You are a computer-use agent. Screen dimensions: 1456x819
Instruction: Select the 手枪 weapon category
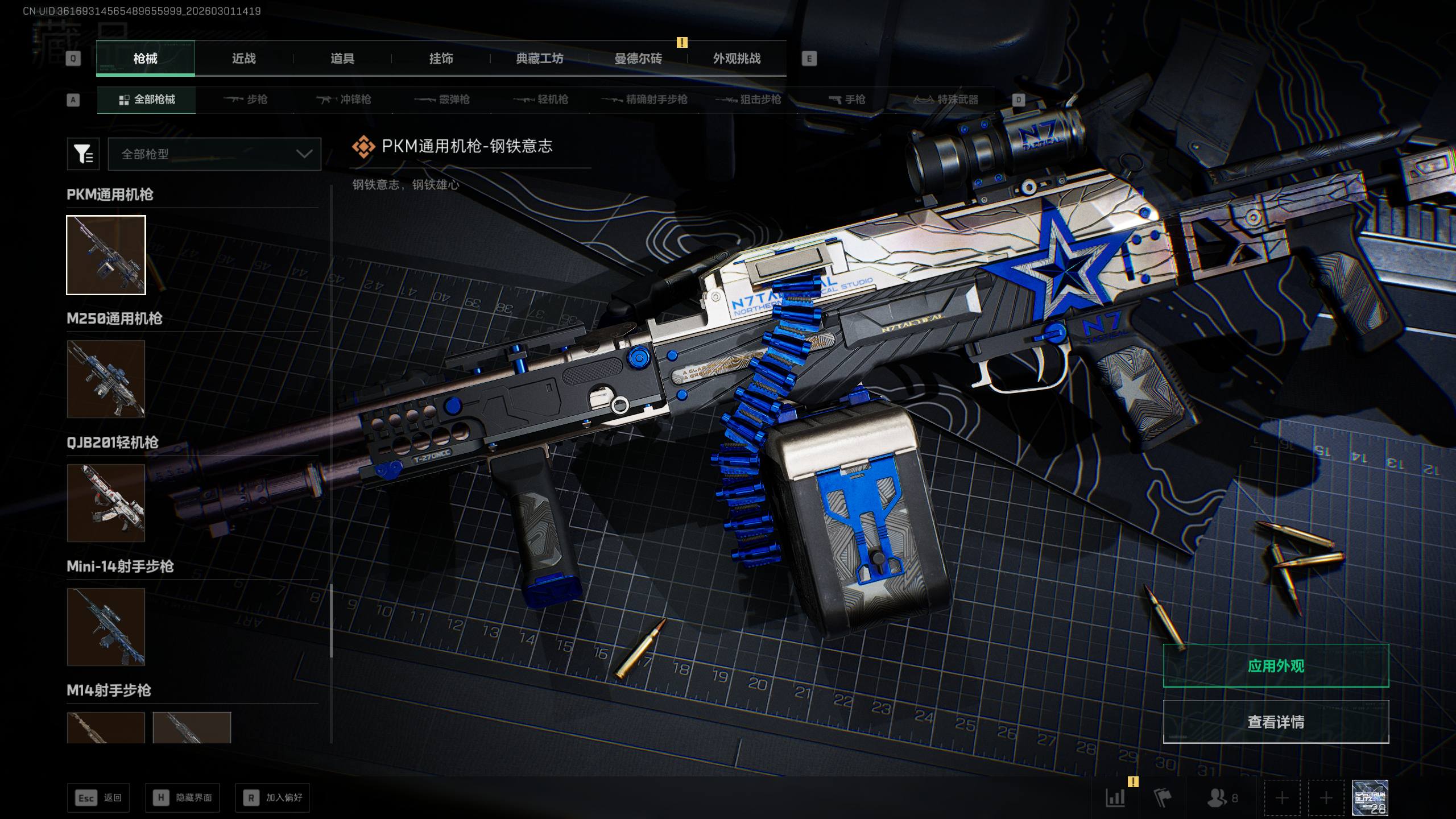pyautogui.click(x=847, y=100)
